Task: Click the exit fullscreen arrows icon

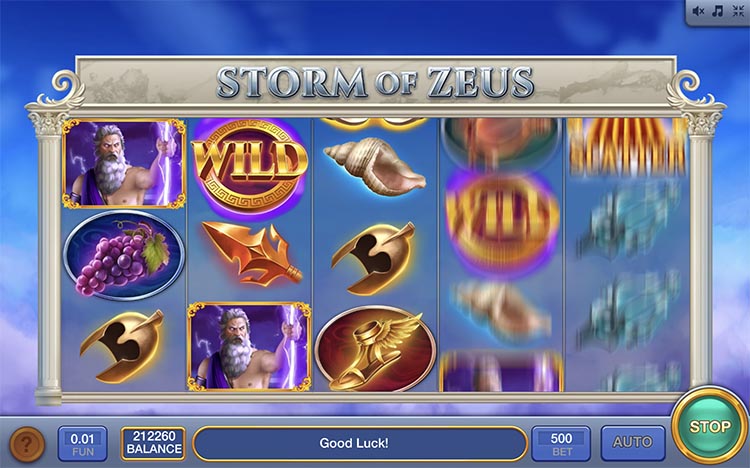Action: click(736, 12)
